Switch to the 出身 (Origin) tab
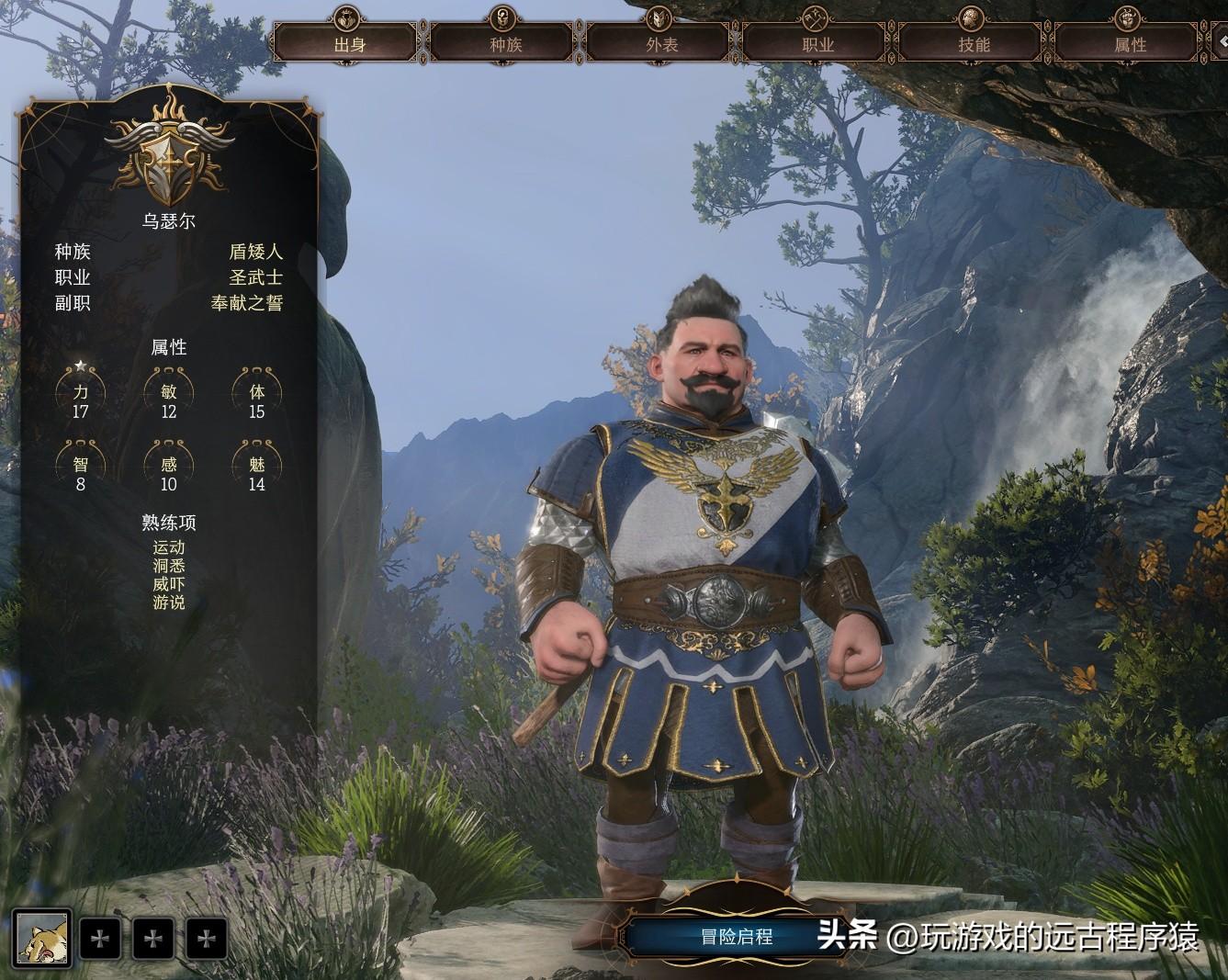 (348, 43)
